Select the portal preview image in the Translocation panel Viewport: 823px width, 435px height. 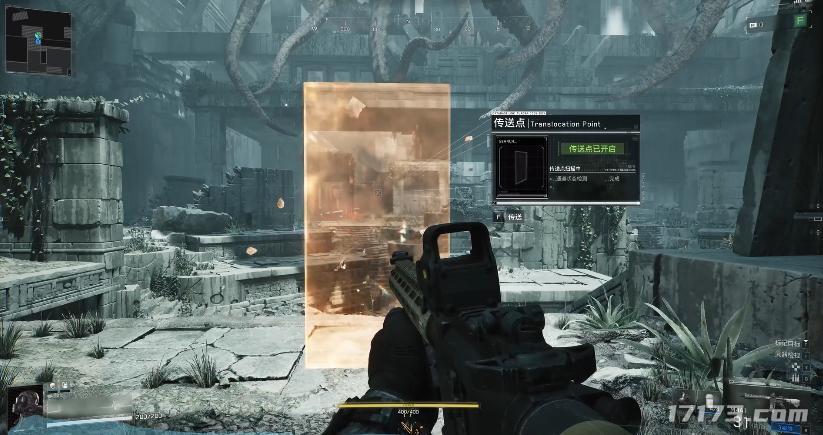tap(520, 167)
